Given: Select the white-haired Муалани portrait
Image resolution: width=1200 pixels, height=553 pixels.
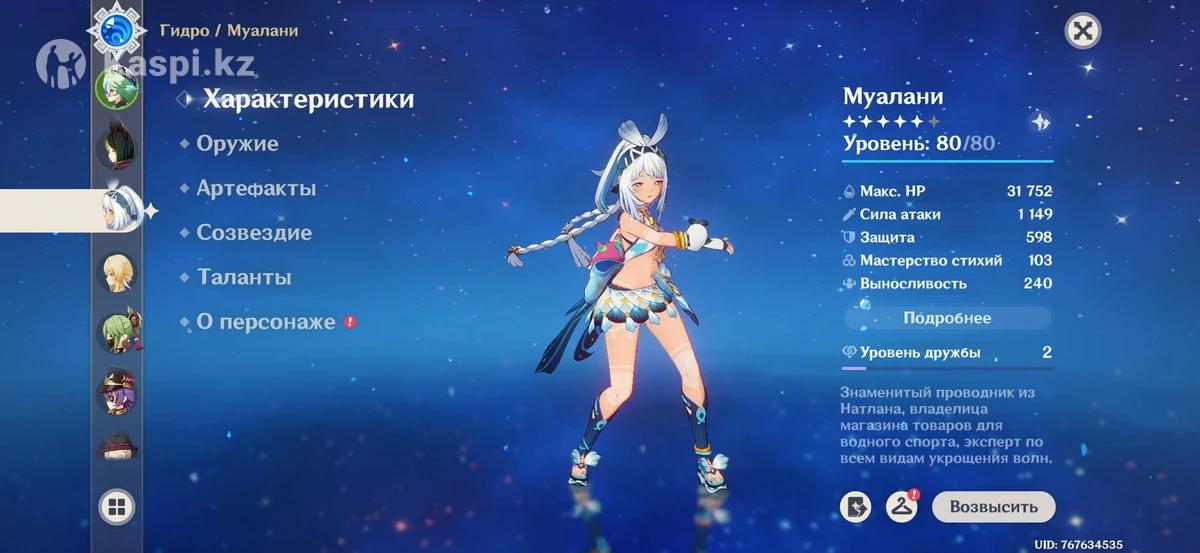Looking at the screenshot, I should [x=116, y=210].
